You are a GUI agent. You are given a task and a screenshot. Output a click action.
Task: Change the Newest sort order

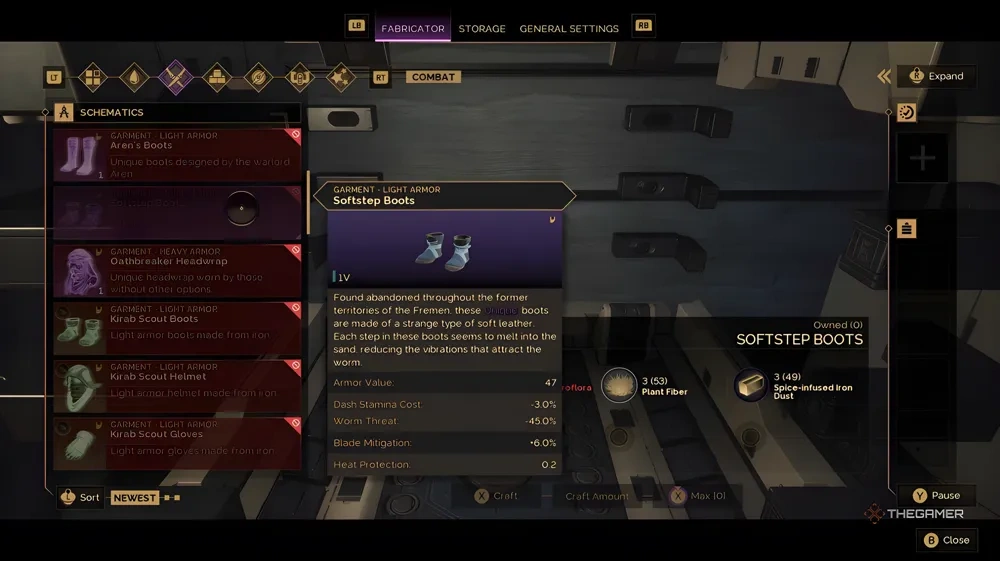(x=134, y=497)
